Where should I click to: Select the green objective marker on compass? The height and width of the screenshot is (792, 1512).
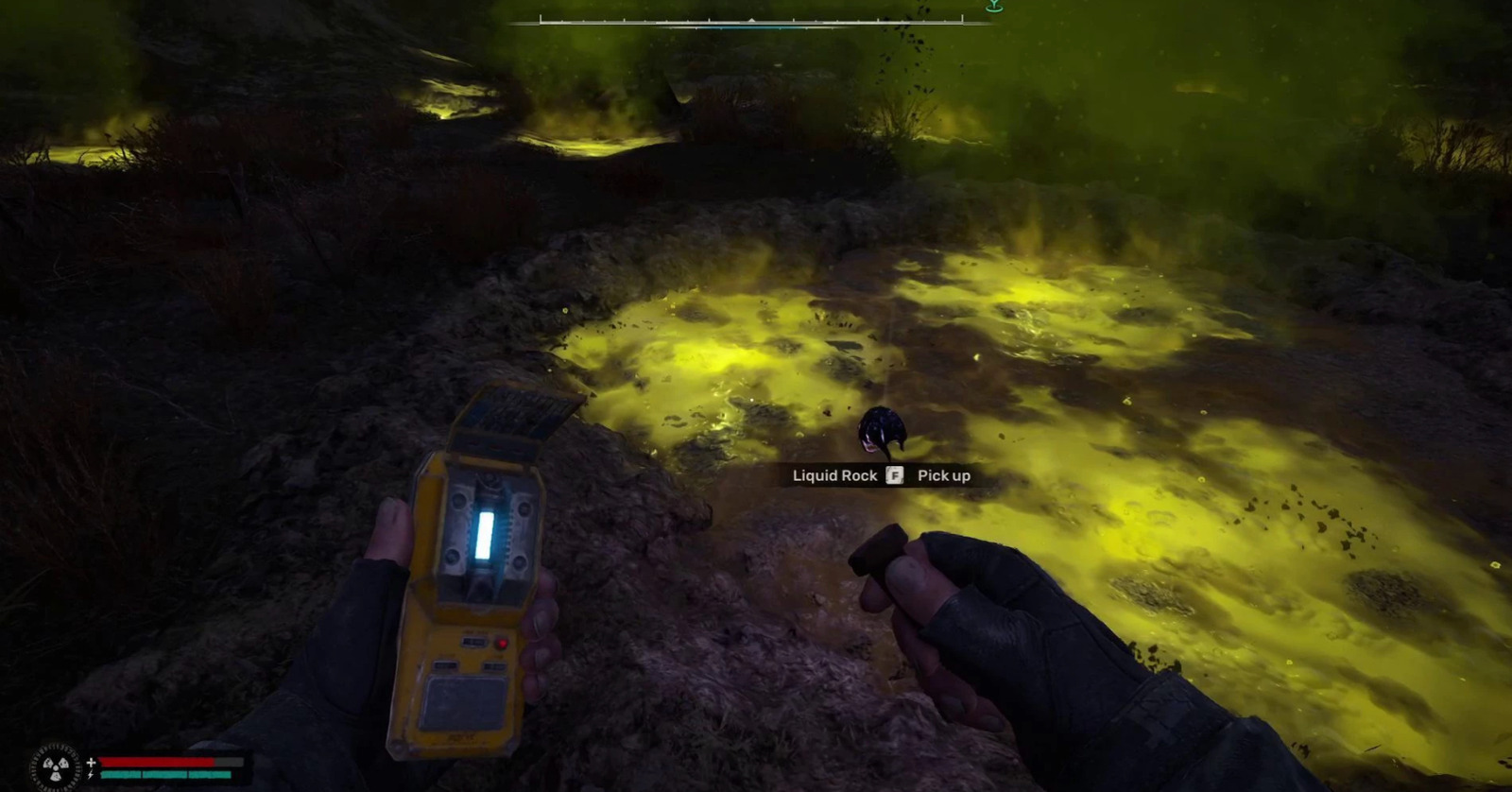[x=993, y=6]
